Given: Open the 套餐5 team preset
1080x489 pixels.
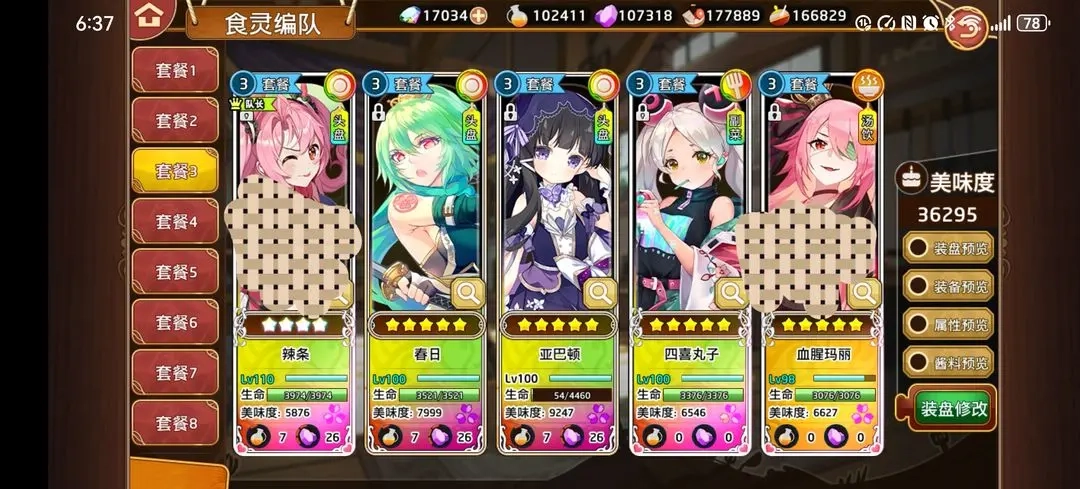Looking at the screenshot, I should (x=175, y=272).
